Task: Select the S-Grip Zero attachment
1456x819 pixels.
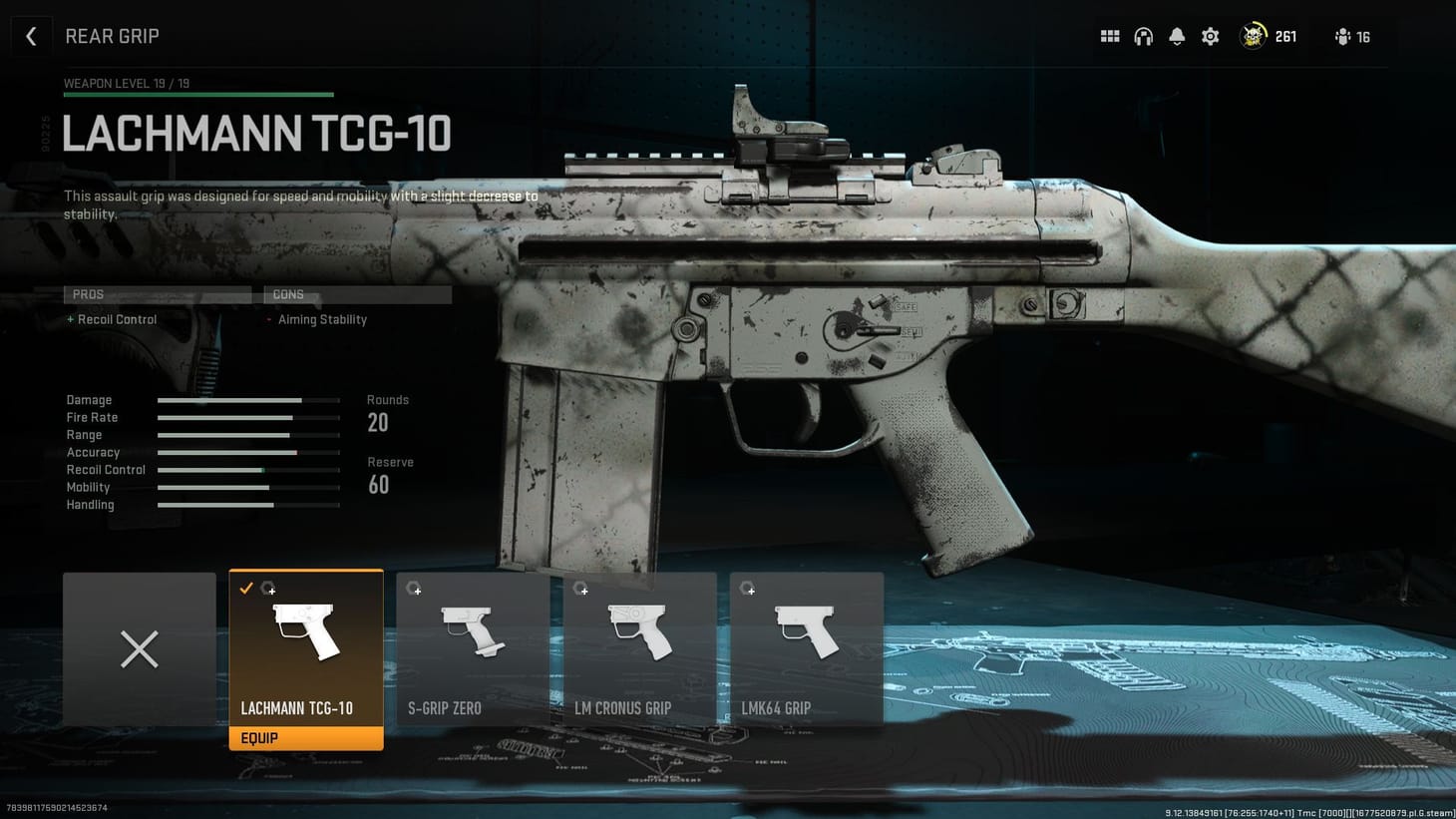Action: [472, 648]
